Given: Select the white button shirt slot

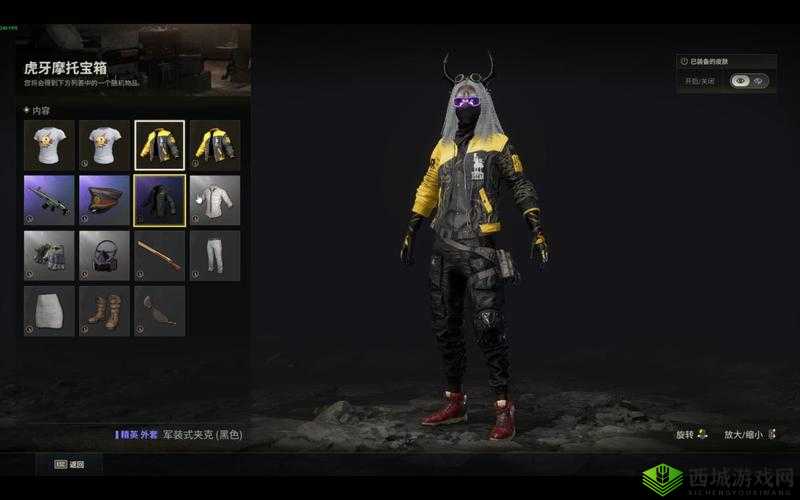Looking at the screenshot, I should point(215,201).
